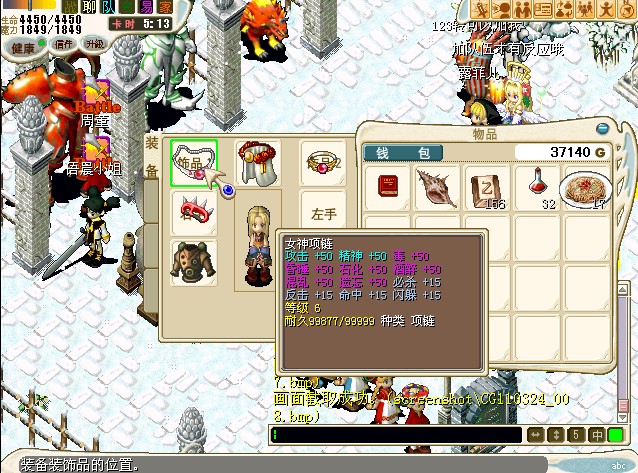Select the gold ring equipment slot
The height and width of the screenshot is (473, 638).
322,162
